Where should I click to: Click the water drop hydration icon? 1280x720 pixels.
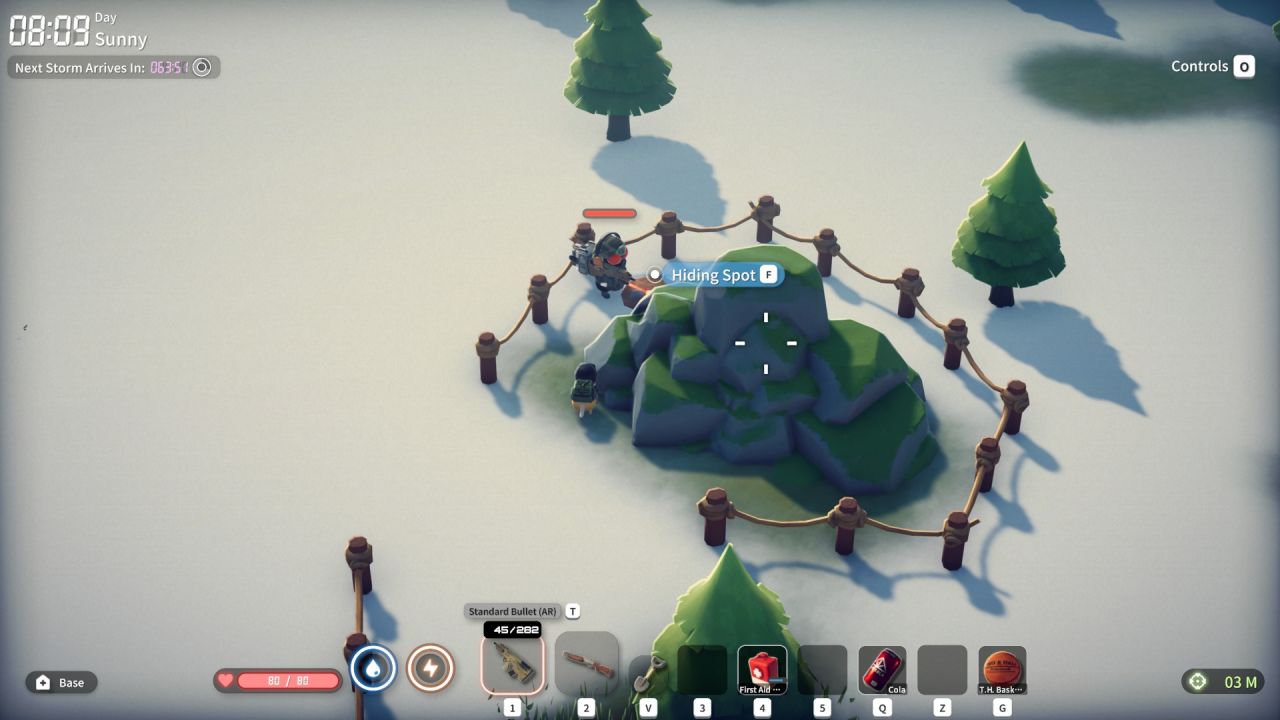[373, 668]
